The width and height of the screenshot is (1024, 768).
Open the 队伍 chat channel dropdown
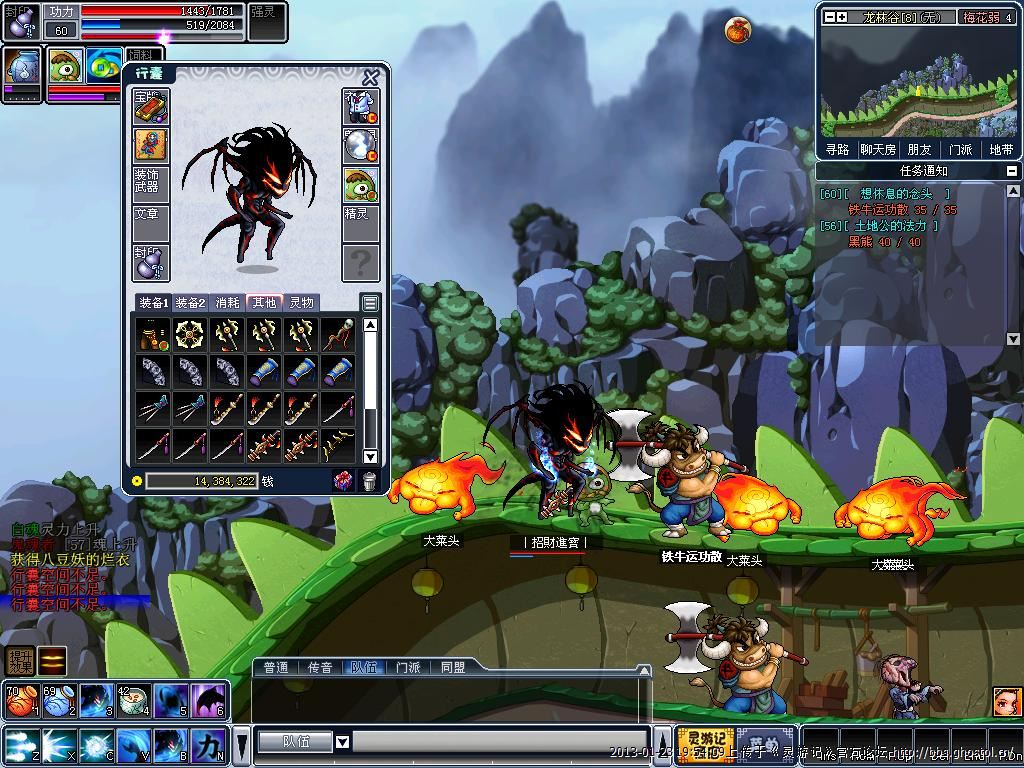(x=342, y=742)
